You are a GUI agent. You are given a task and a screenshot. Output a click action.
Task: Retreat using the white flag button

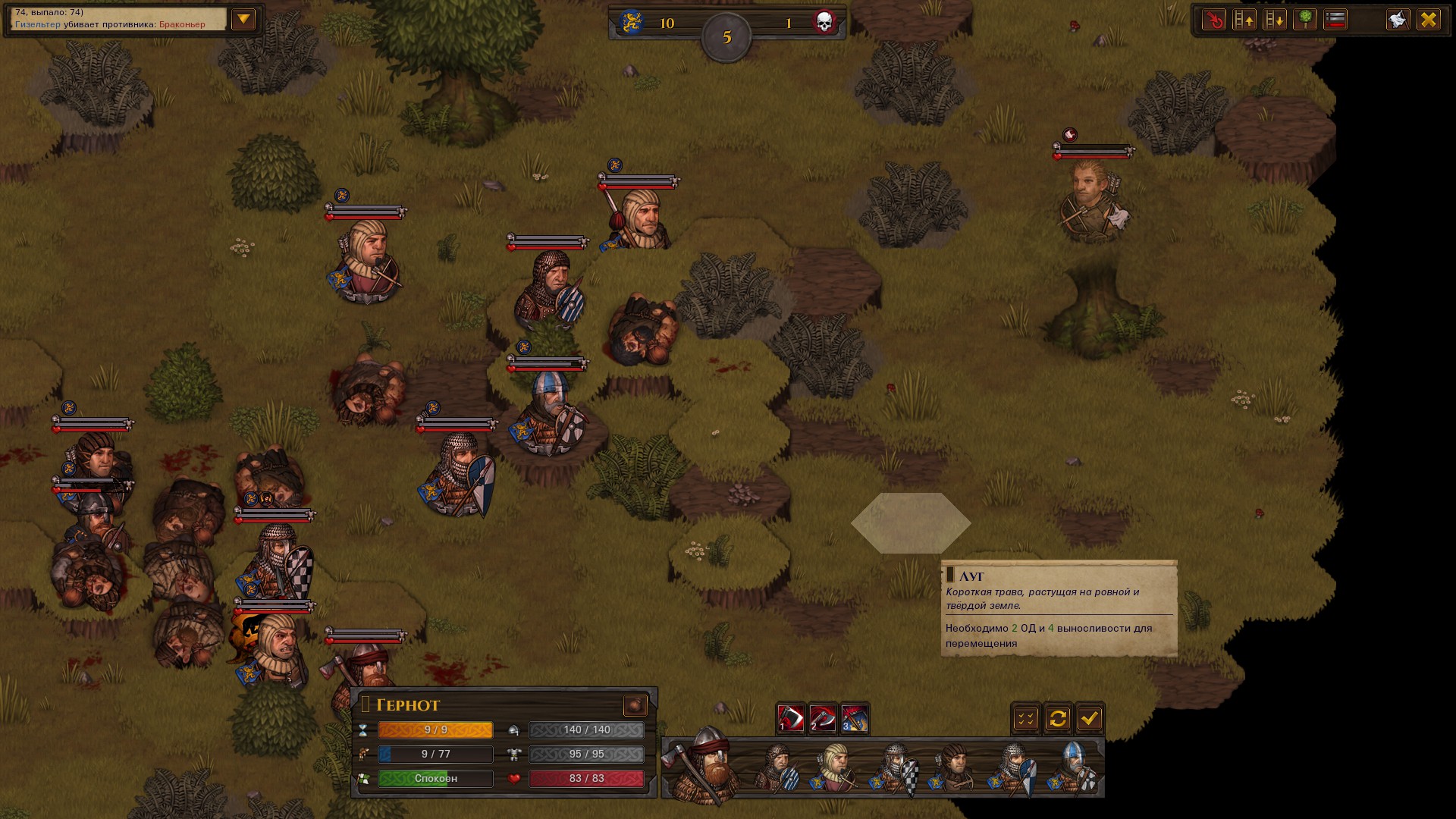[1398, 20]
